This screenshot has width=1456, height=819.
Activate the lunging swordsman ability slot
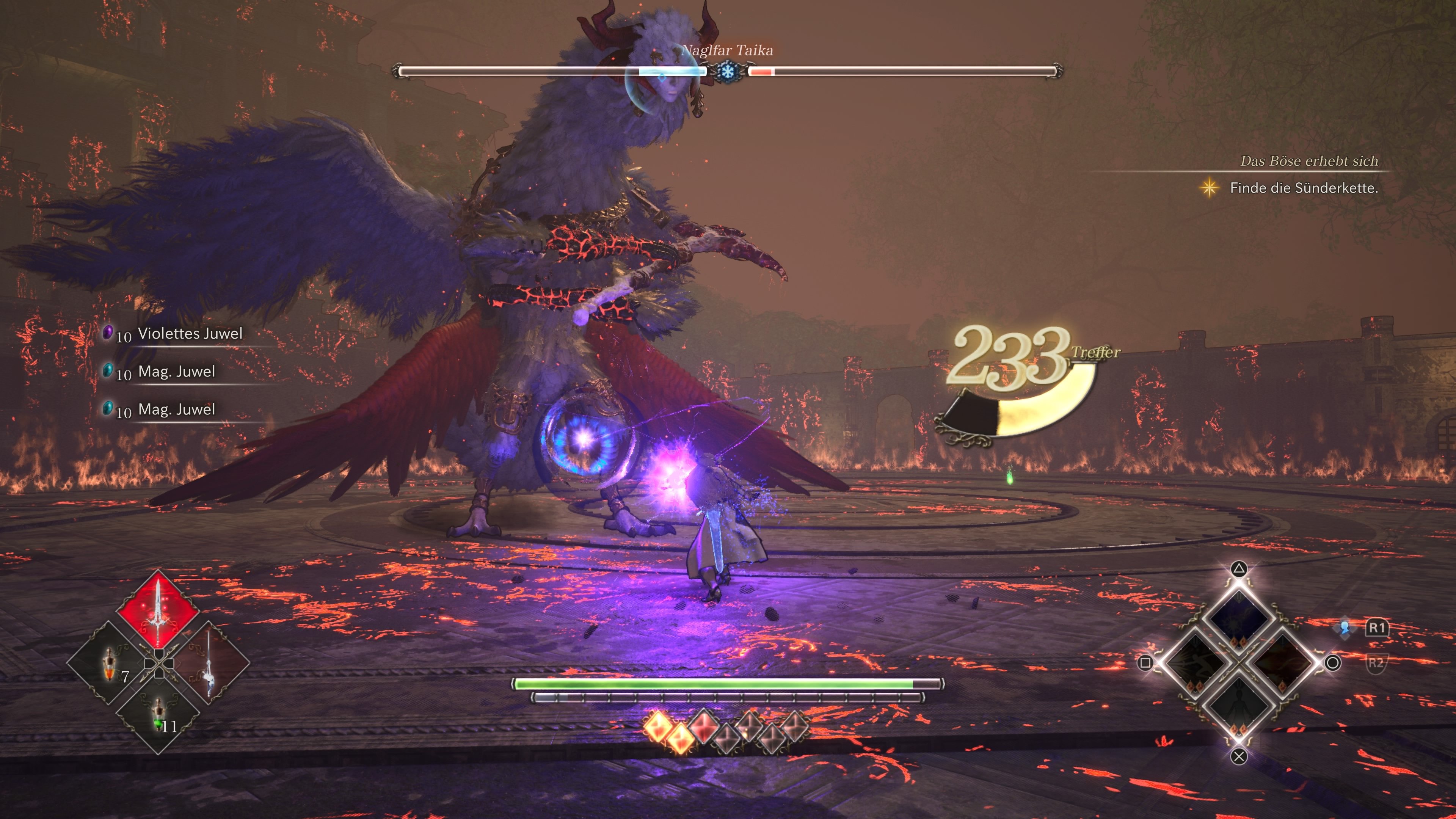coord(1196,662)
